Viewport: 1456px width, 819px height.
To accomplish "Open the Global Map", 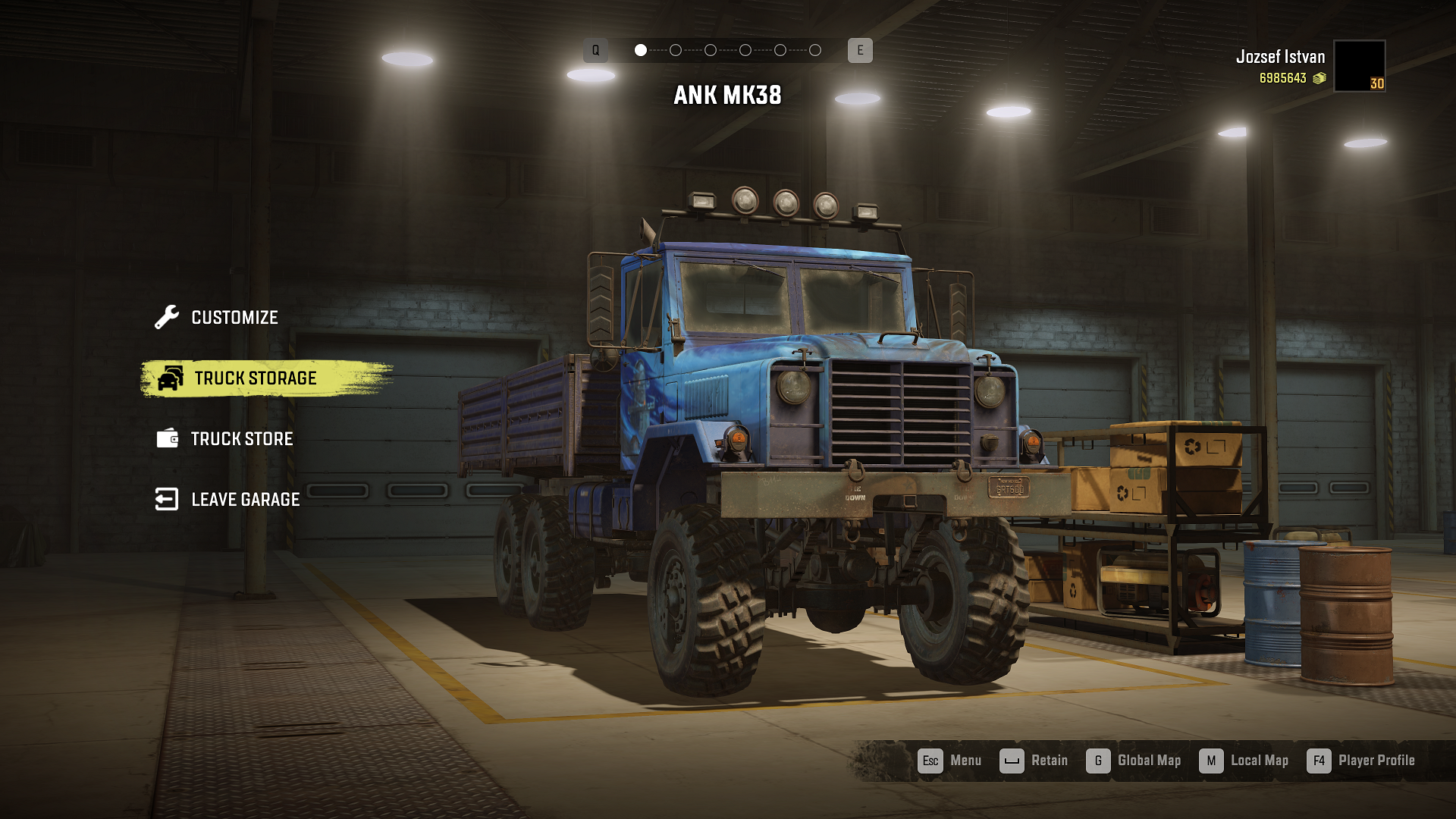I will point(1134,761).
